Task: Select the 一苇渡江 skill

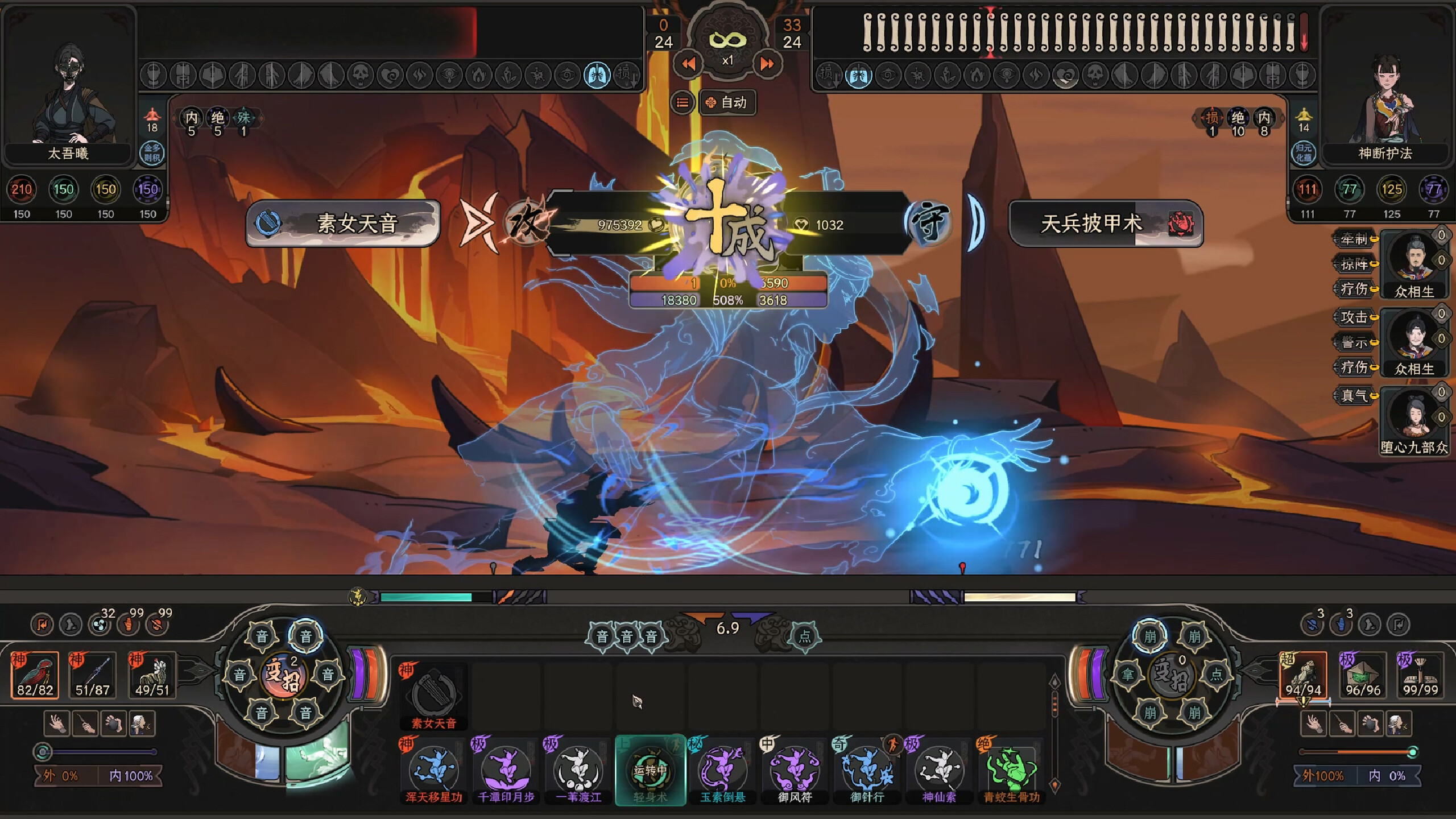Action: (578, 770)
